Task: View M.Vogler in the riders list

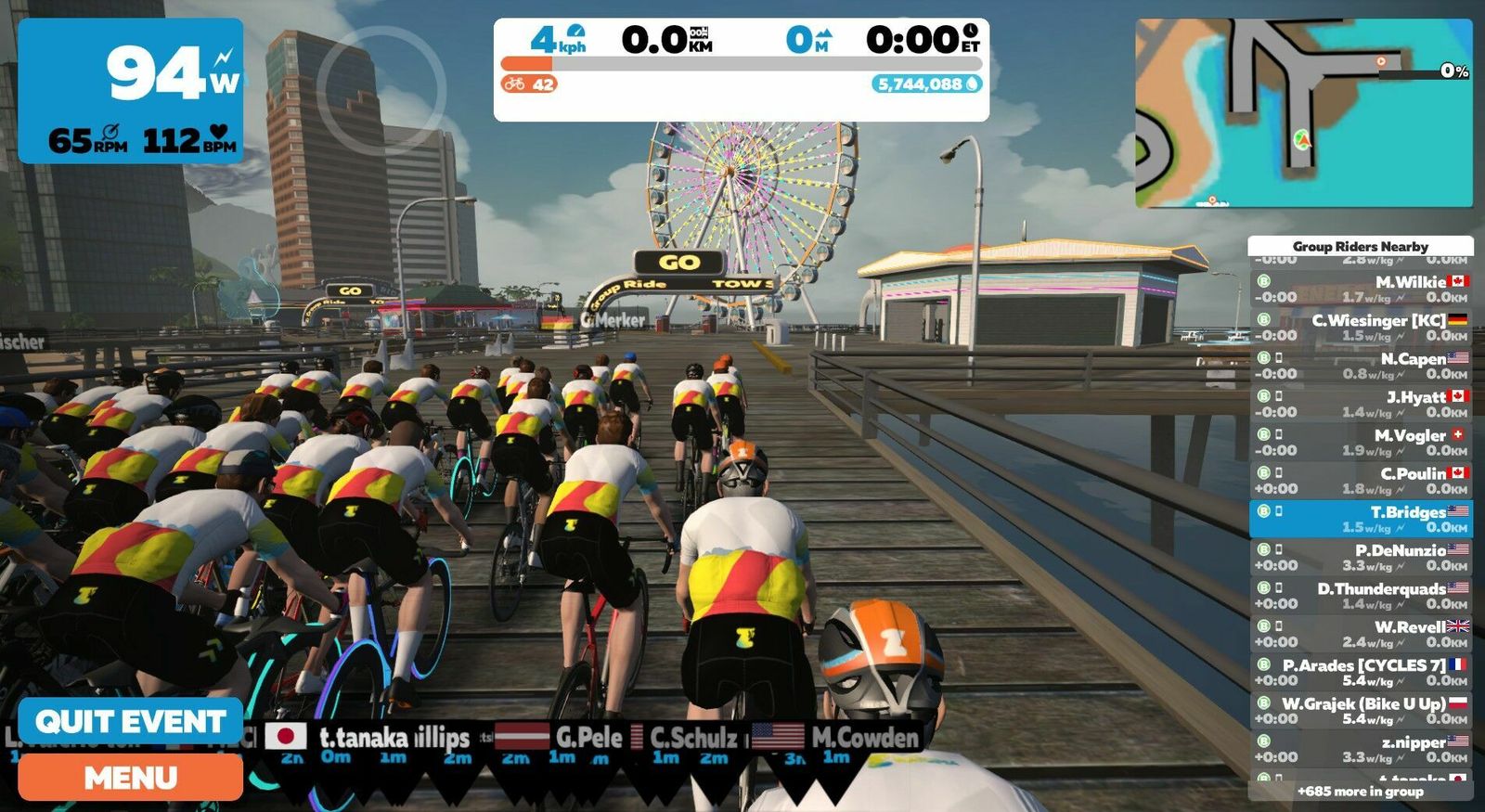Action: coord(1360,443)
